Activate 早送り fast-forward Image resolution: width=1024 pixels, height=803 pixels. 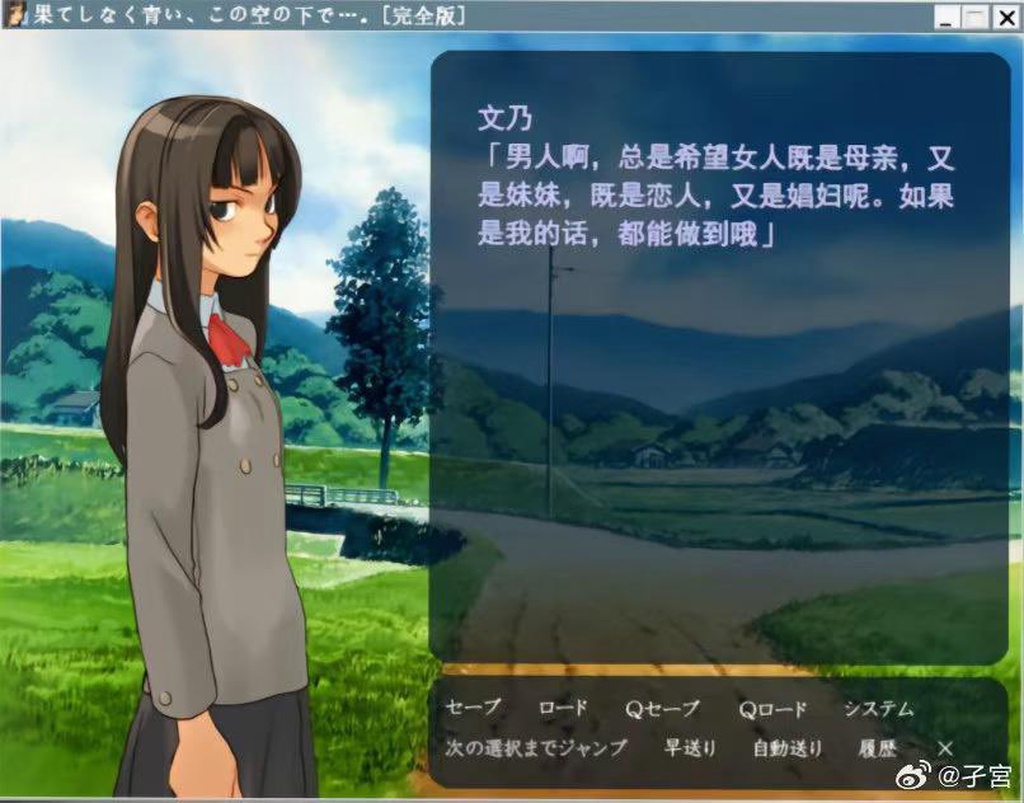(x=690, y=747)
